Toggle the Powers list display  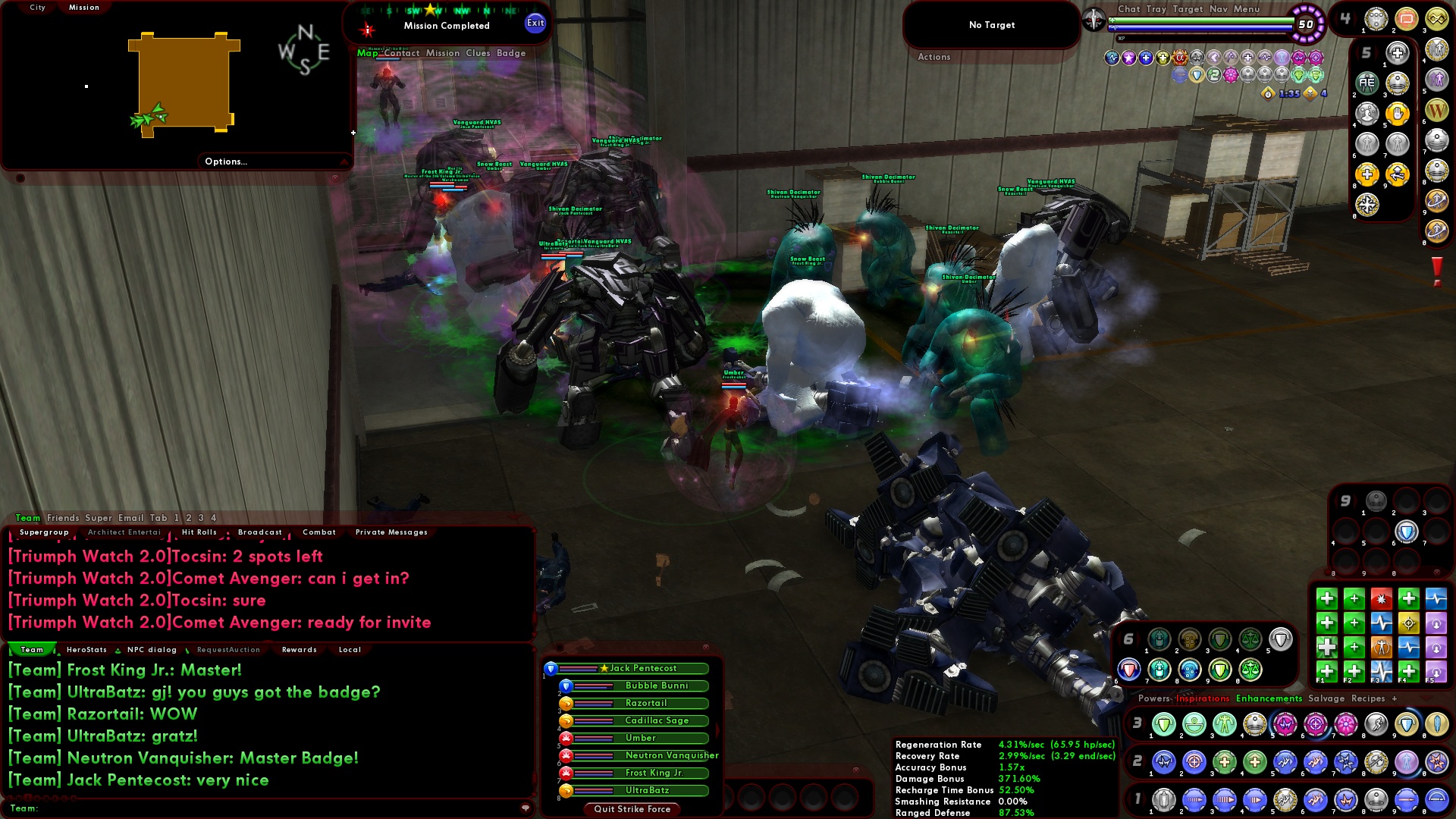[1154, 698]
